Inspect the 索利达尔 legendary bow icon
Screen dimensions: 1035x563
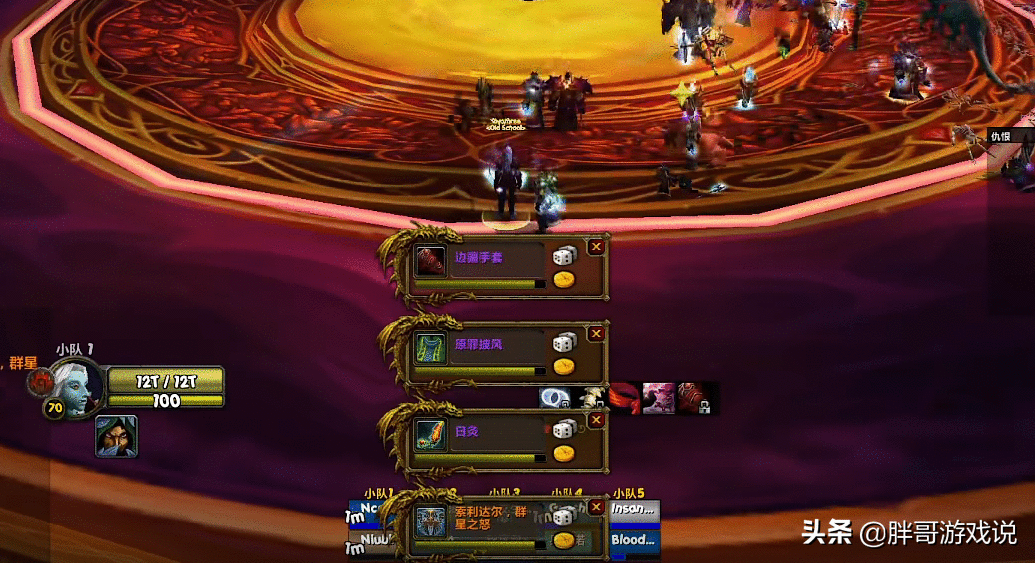pyautogui.click(x=430, y=522)
